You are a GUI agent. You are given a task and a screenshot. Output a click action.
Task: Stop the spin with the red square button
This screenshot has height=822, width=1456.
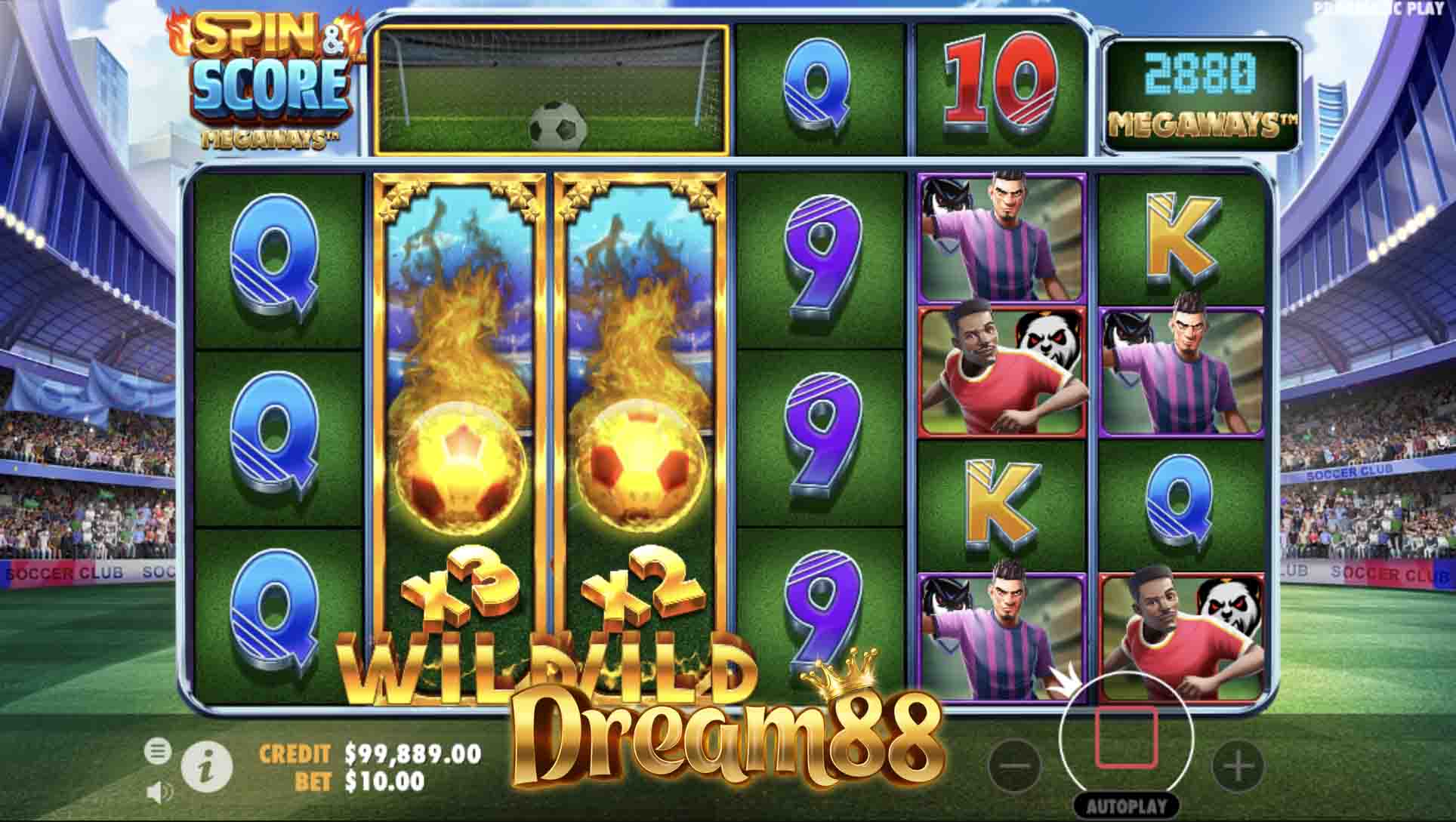pyautogui.click(x=1126, y=737)
